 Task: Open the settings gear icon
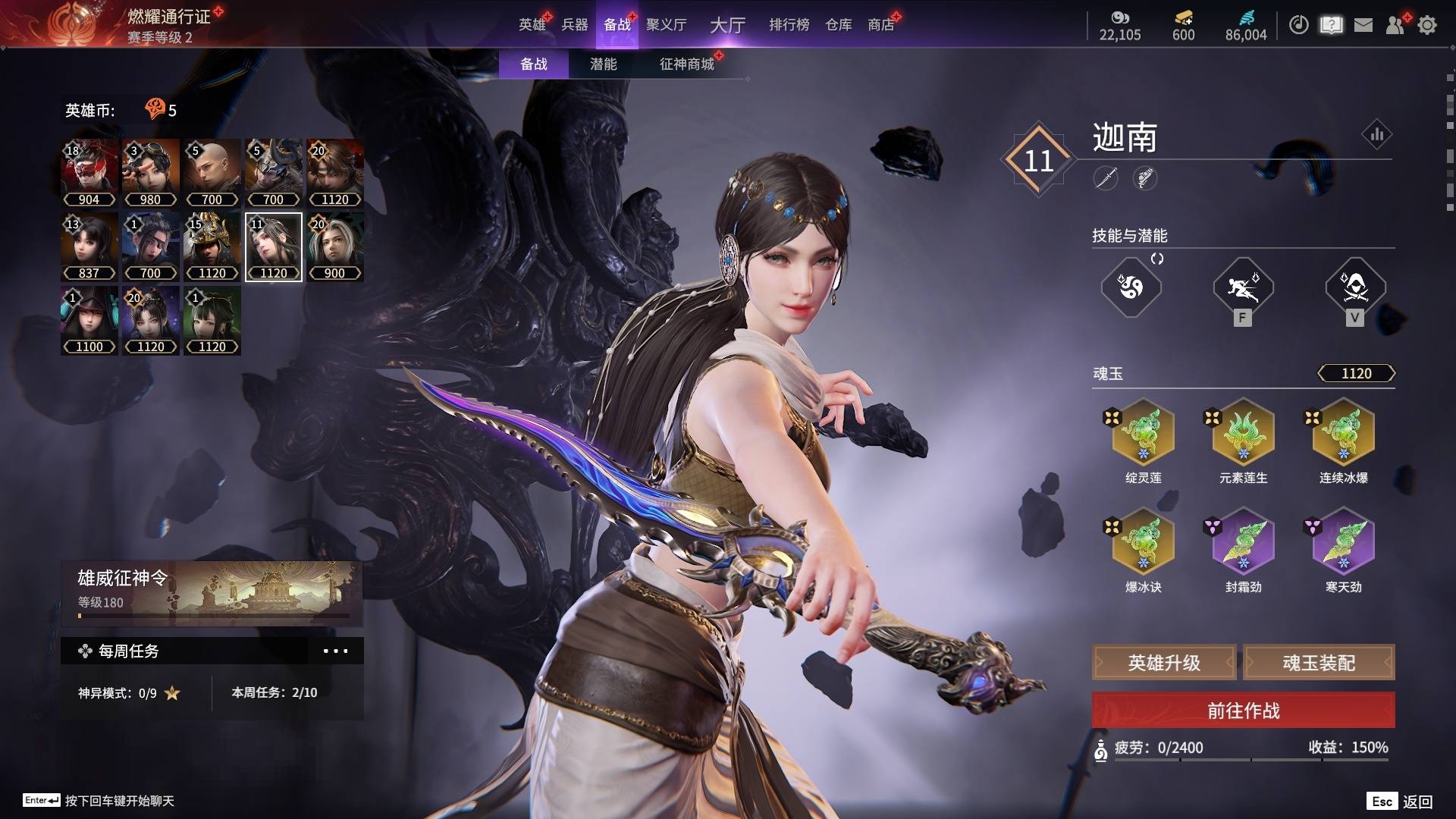point(1427,25)
